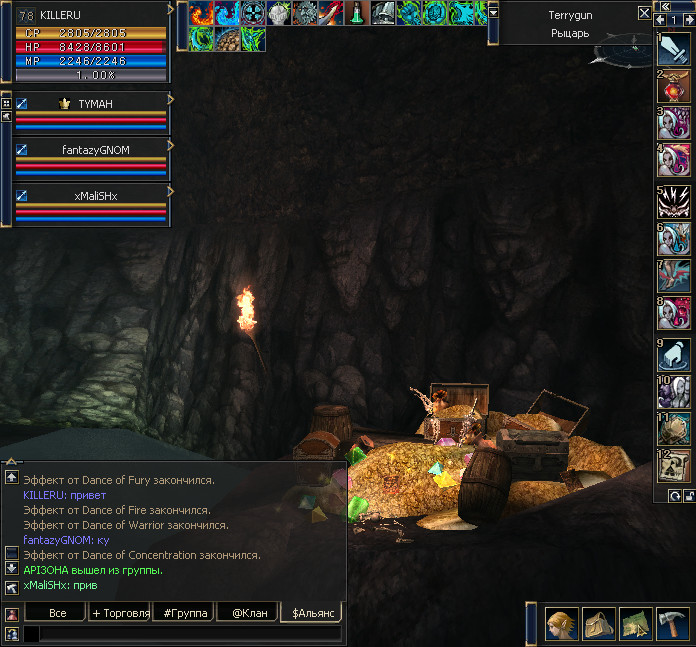Choose the $Альянс alliance chat tab
The width and height of the screenshot is (696, 647).
pos(311,612)
